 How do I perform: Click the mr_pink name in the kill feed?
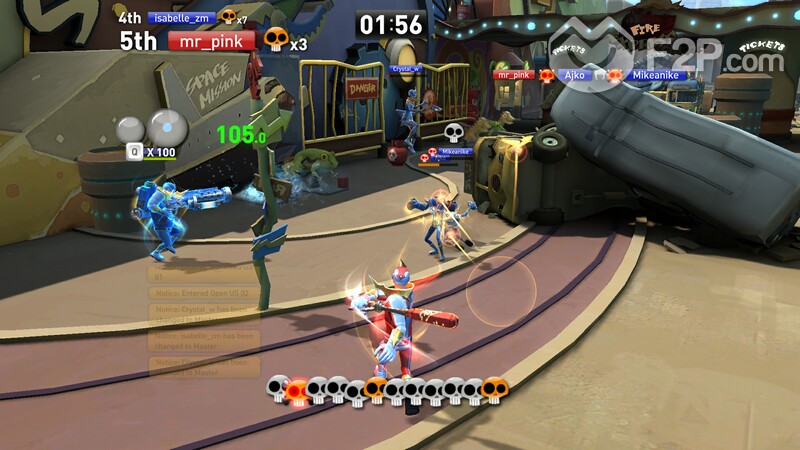click(513, 75)
